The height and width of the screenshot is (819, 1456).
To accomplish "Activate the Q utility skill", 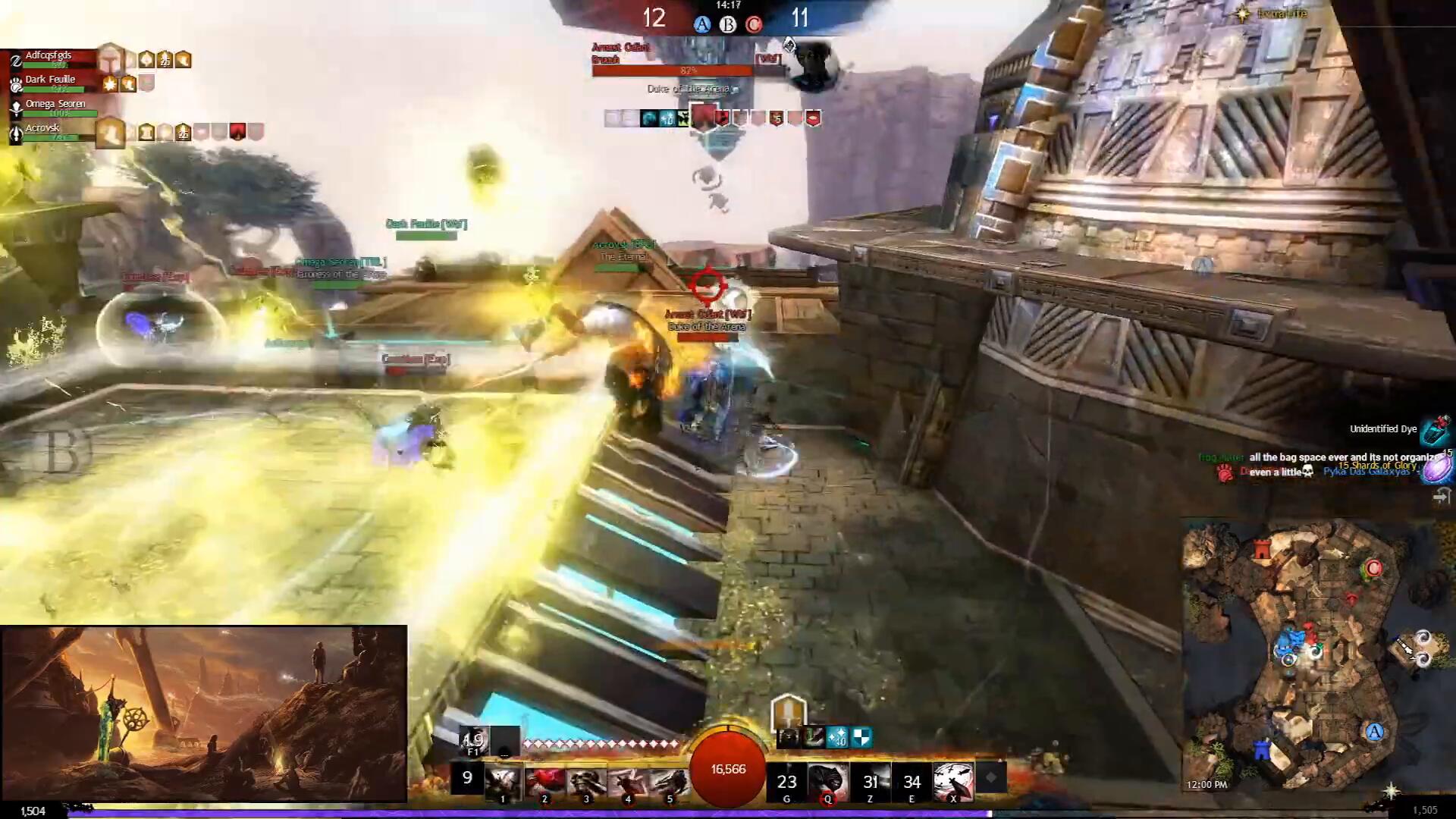I will pos(828,782).
